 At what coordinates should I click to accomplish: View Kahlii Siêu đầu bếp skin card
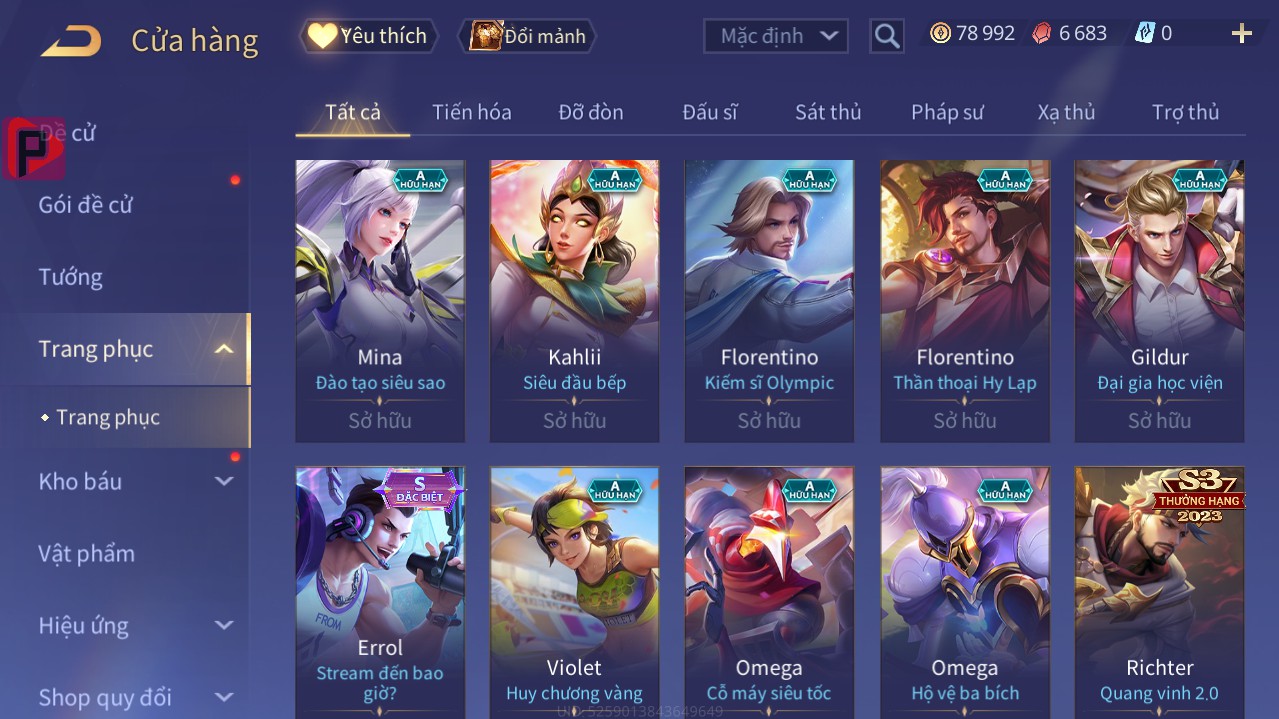point(574,300)
